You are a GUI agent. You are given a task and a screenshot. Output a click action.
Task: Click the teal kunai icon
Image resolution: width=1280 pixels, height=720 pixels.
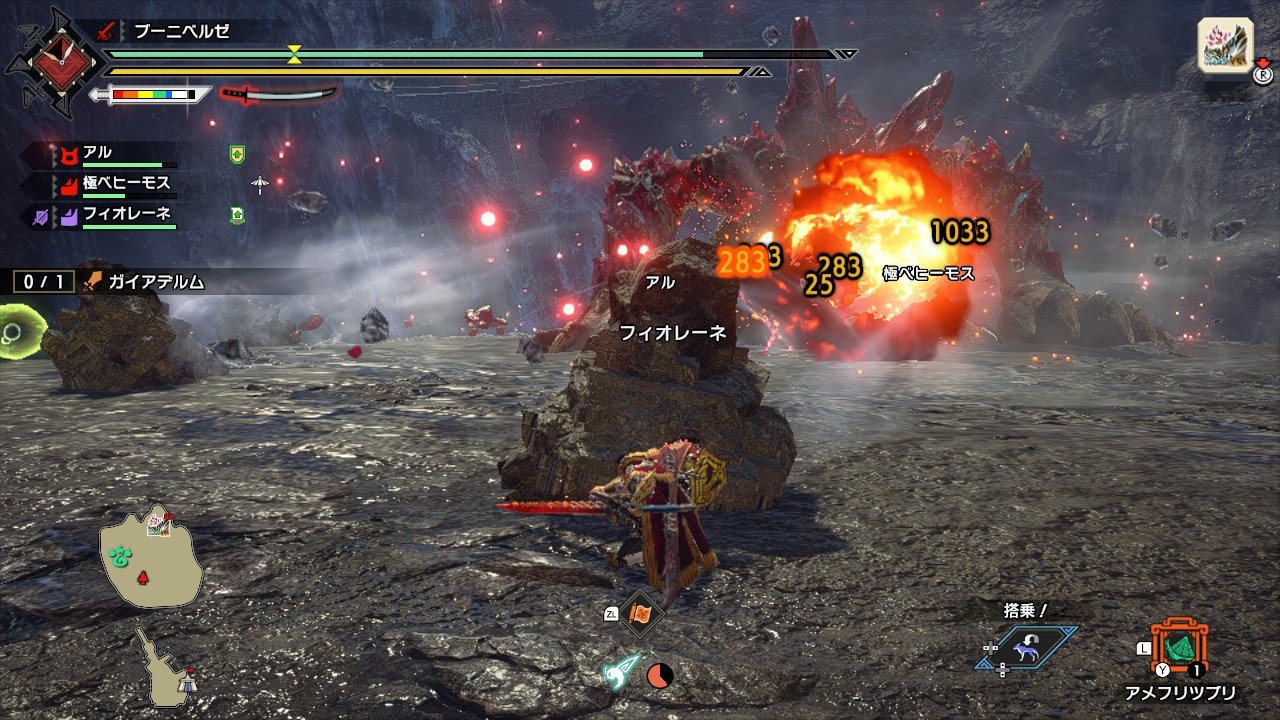coord(620,672)
